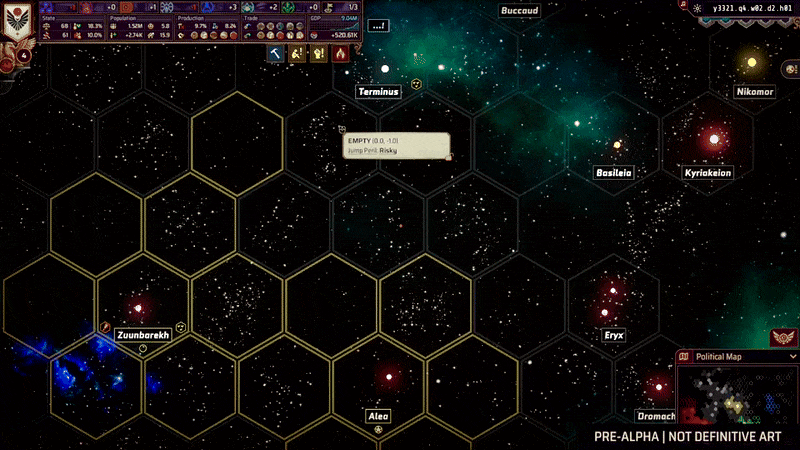Open the Political Map dropdown
The height and width of the screenshot is (450, 800).
point(793,356)
